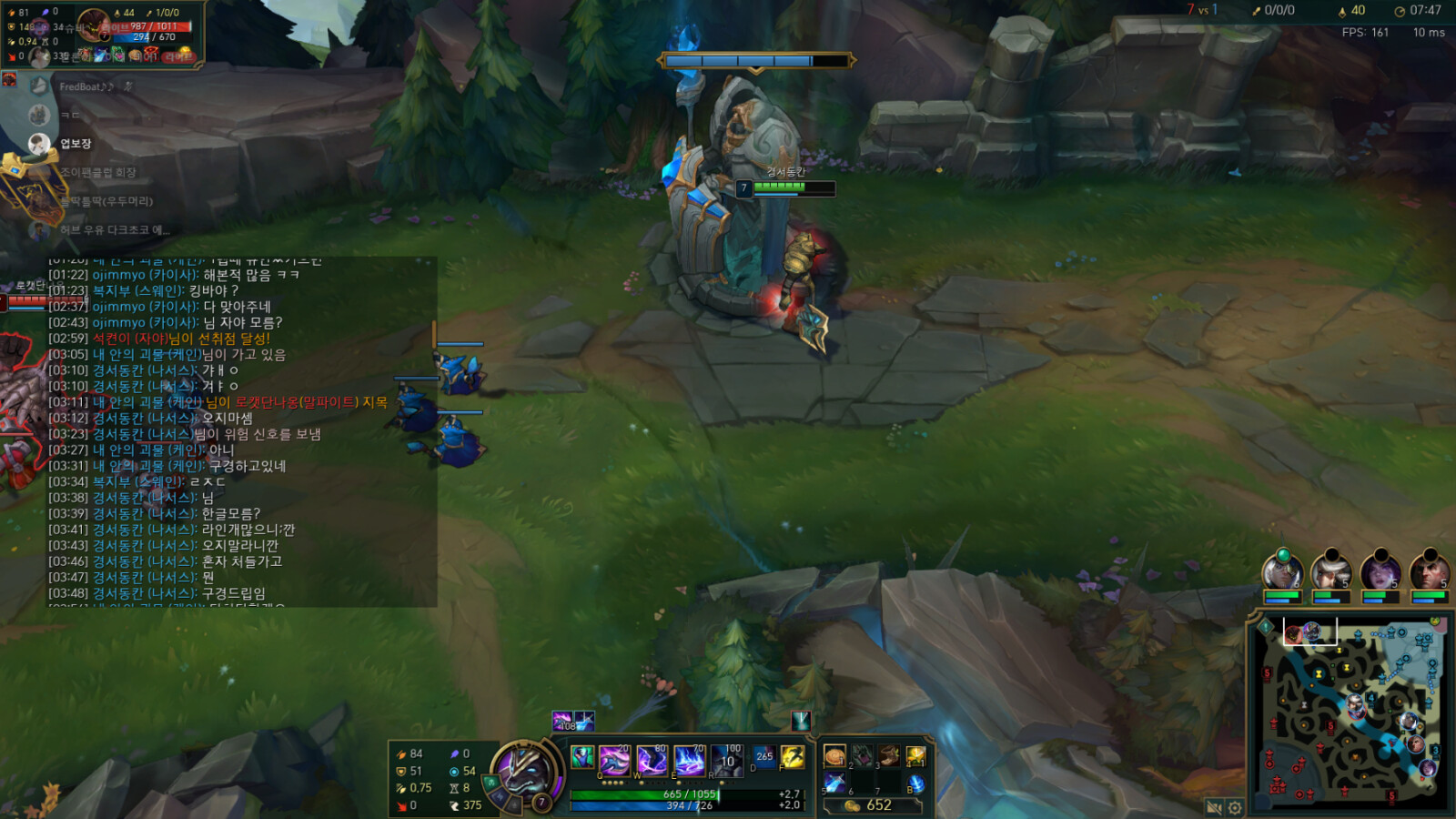
Task: Cast Flash from the D summoner spell slot
Action: coord(765,757)
